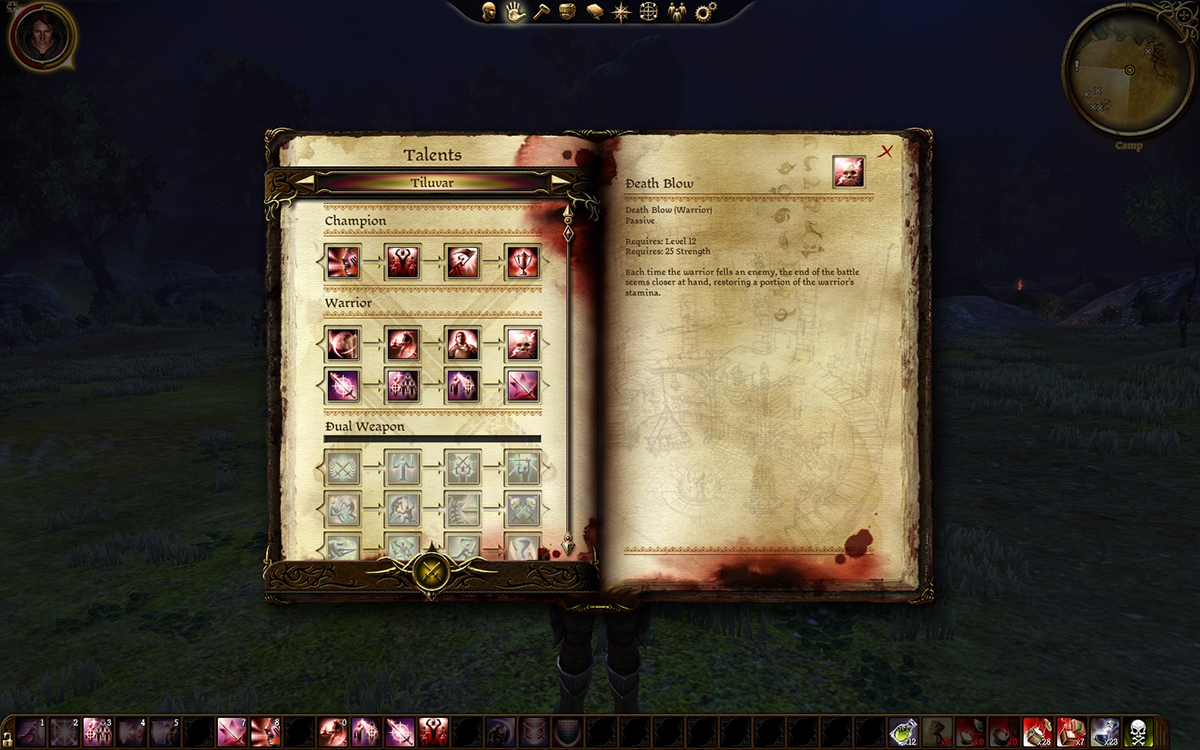The width and height of the screenshot is (1200, 750).
Task: Select the character portrait
Action: tap(42, 36)
